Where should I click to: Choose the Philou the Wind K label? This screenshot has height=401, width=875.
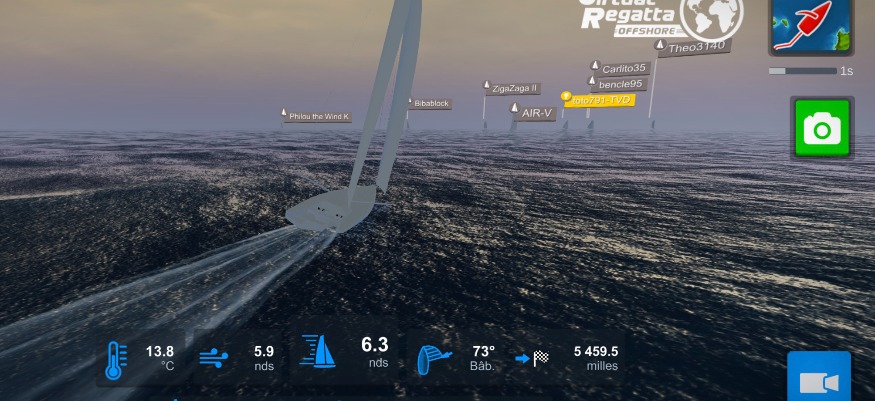[318, 117]
